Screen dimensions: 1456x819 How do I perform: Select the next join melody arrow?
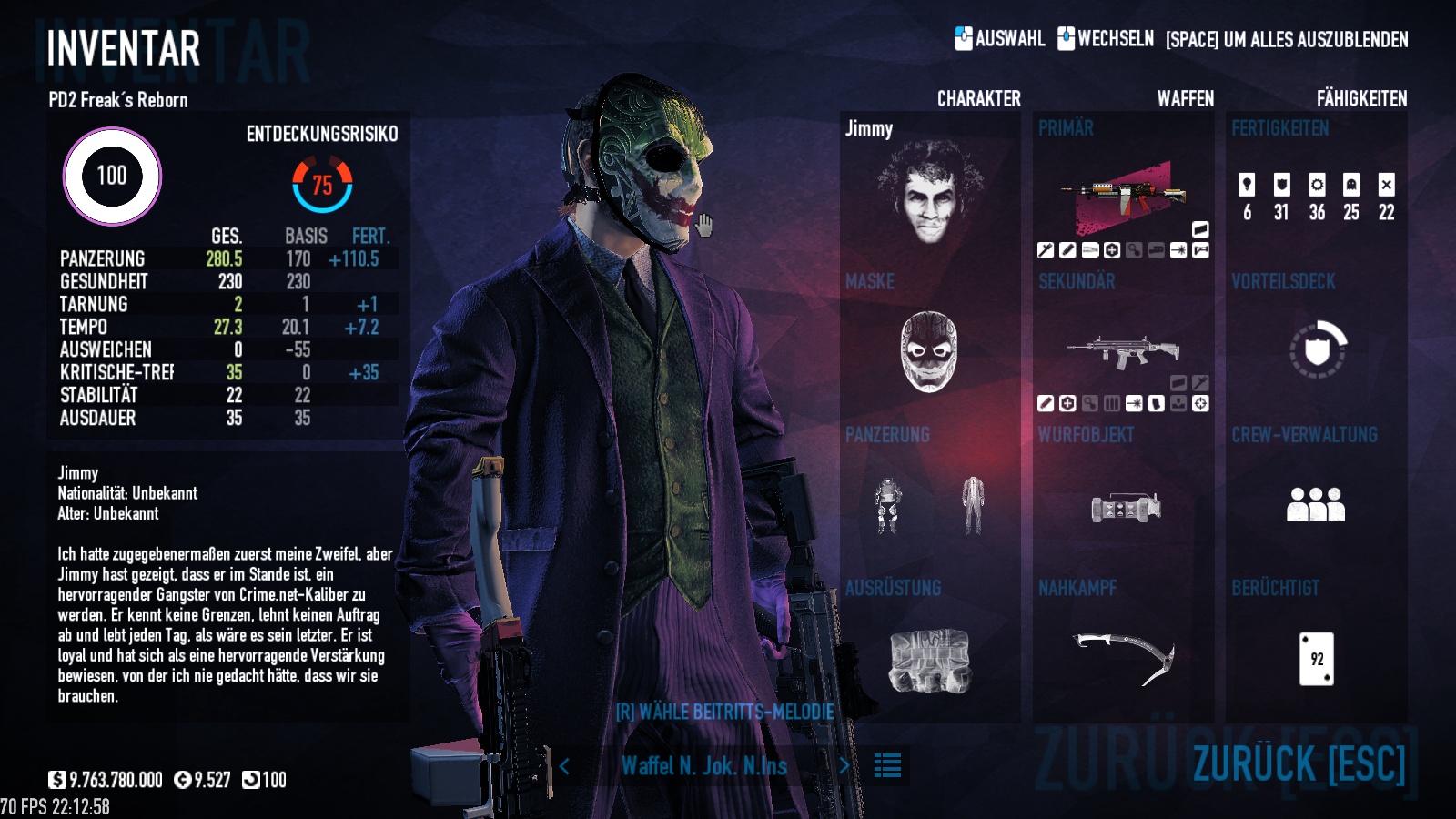pos(844,766)
